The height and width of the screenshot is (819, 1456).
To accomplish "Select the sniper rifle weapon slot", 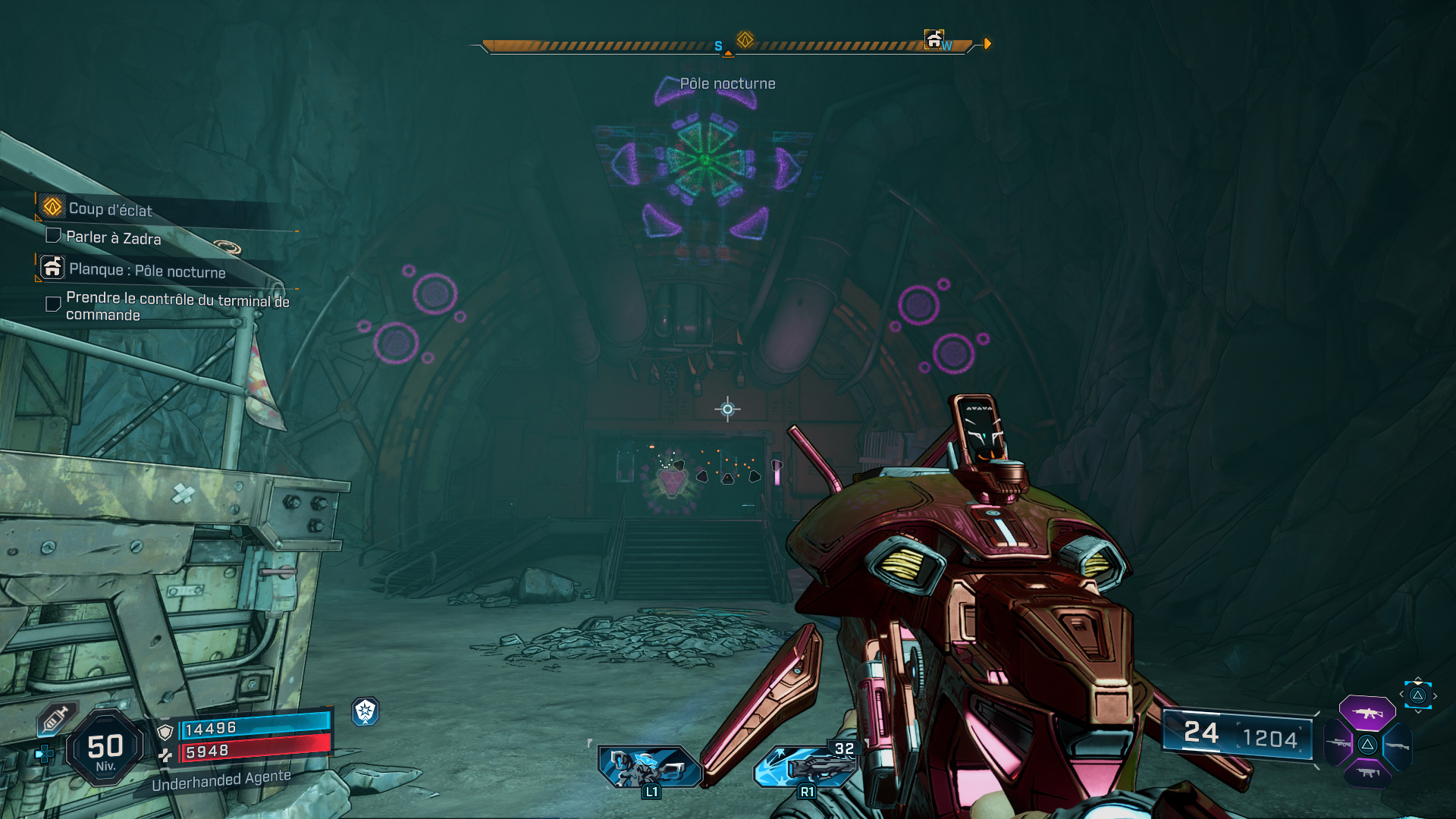I will (1337, 742).
